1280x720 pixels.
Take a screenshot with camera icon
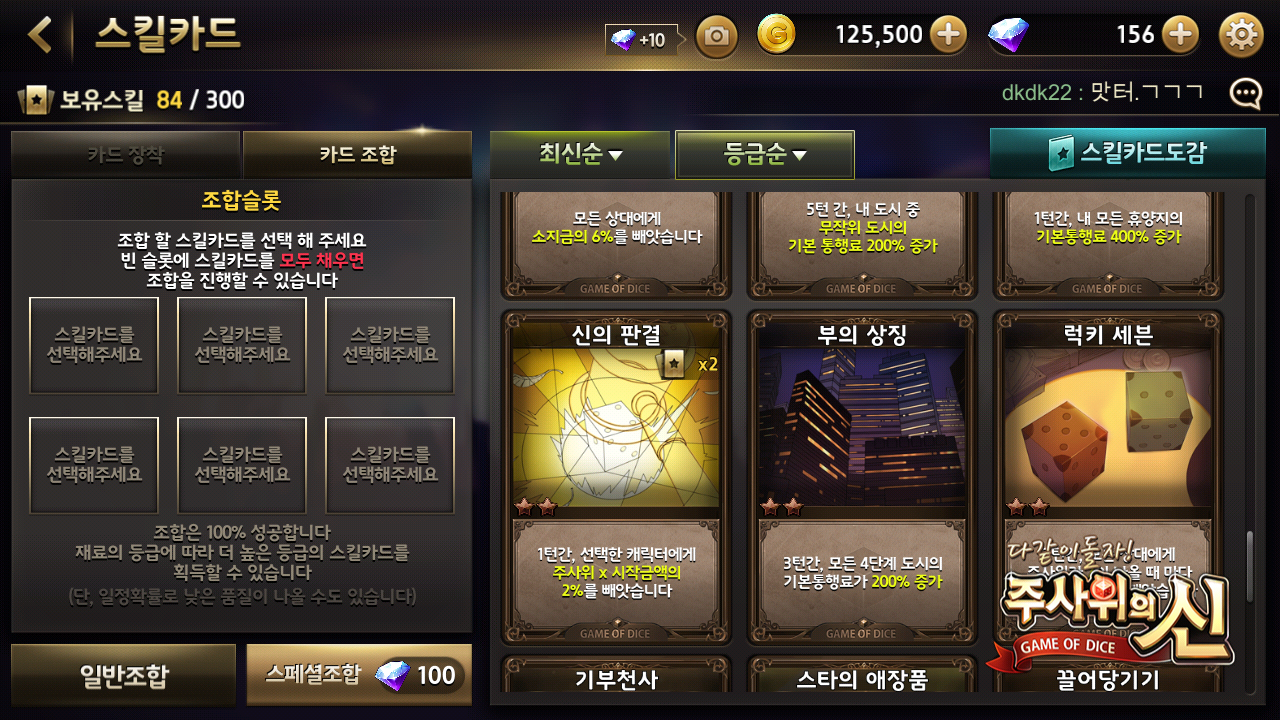[x=716, y=38]
